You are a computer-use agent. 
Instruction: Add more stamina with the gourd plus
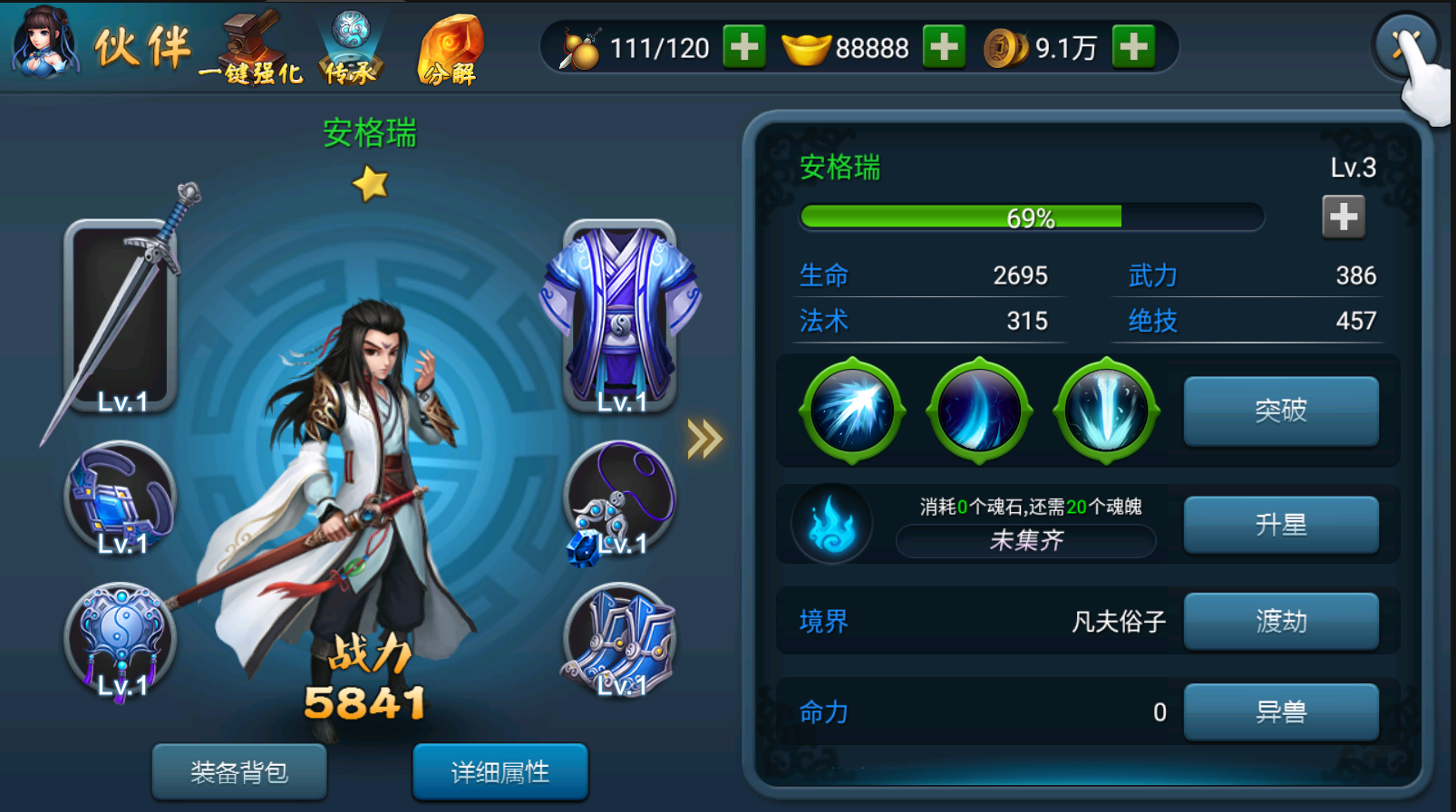point(744,46)
